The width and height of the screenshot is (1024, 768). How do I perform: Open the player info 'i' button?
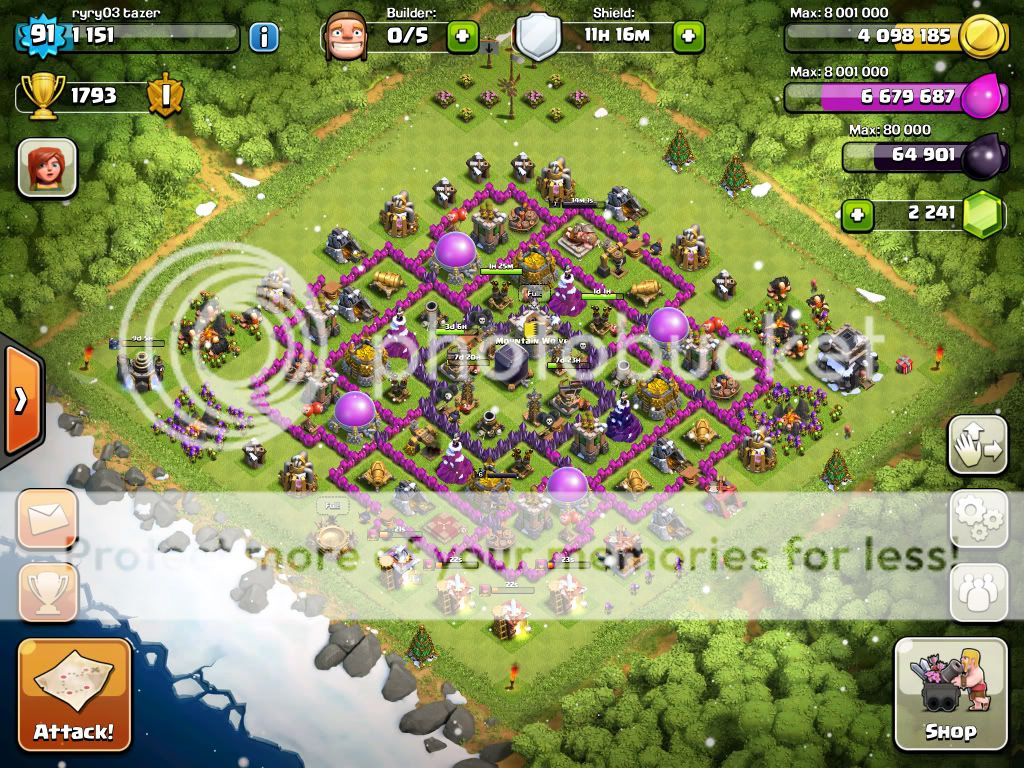(x=263, y=38)
